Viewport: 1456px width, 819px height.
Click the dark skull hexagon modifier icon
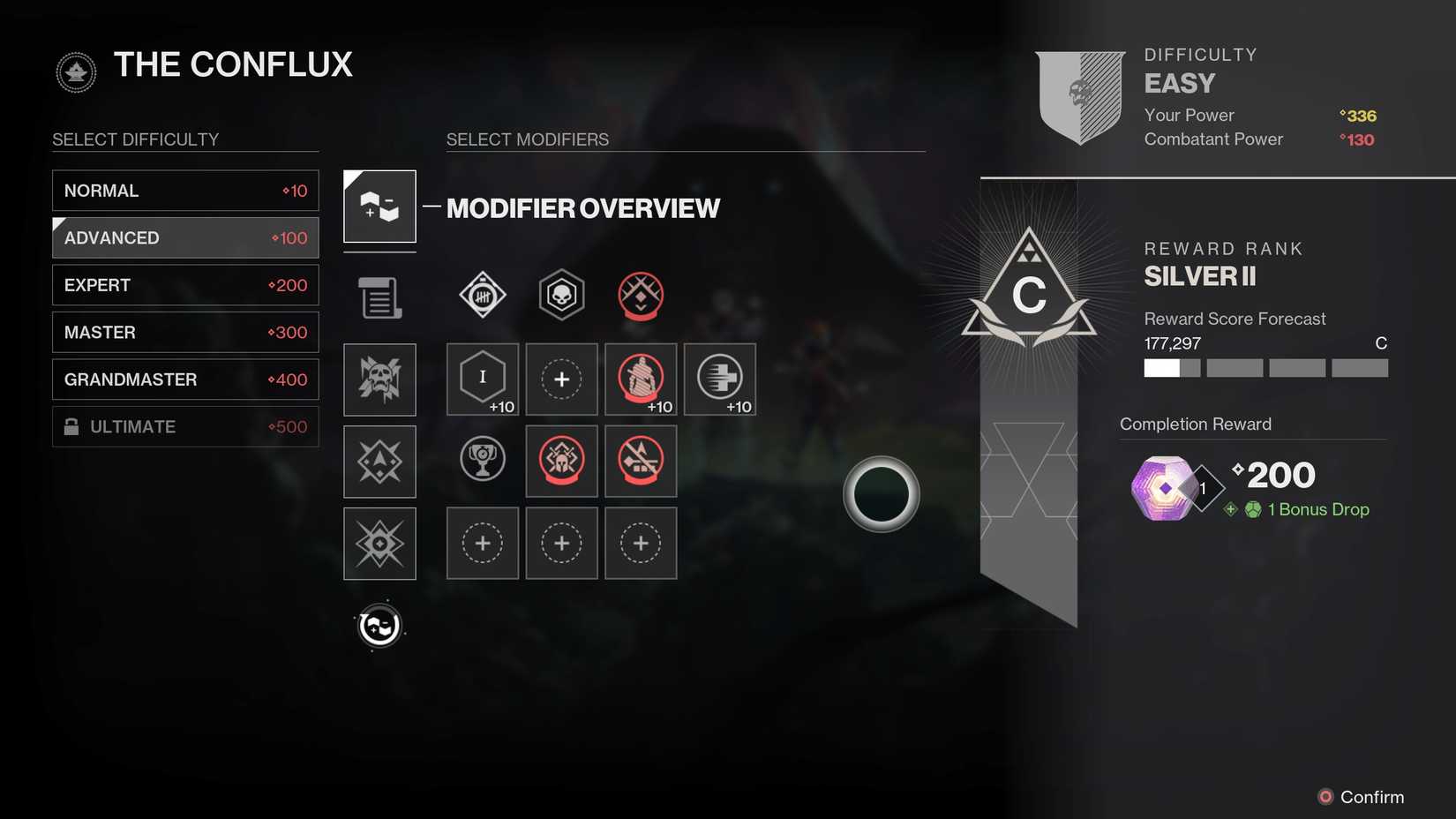(x=561, y=295)
